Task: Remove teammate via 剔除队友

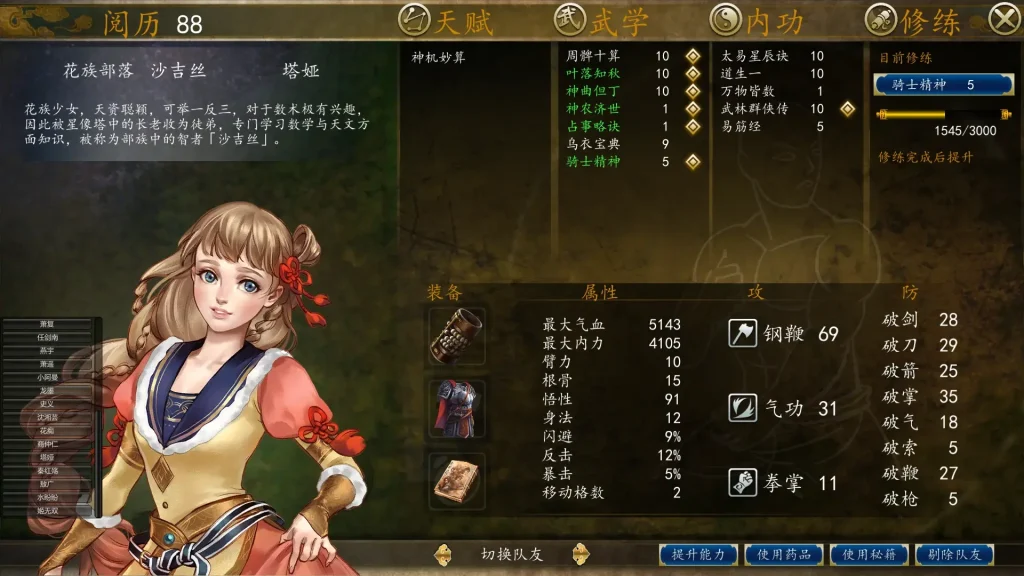Action: click(953, 554)
